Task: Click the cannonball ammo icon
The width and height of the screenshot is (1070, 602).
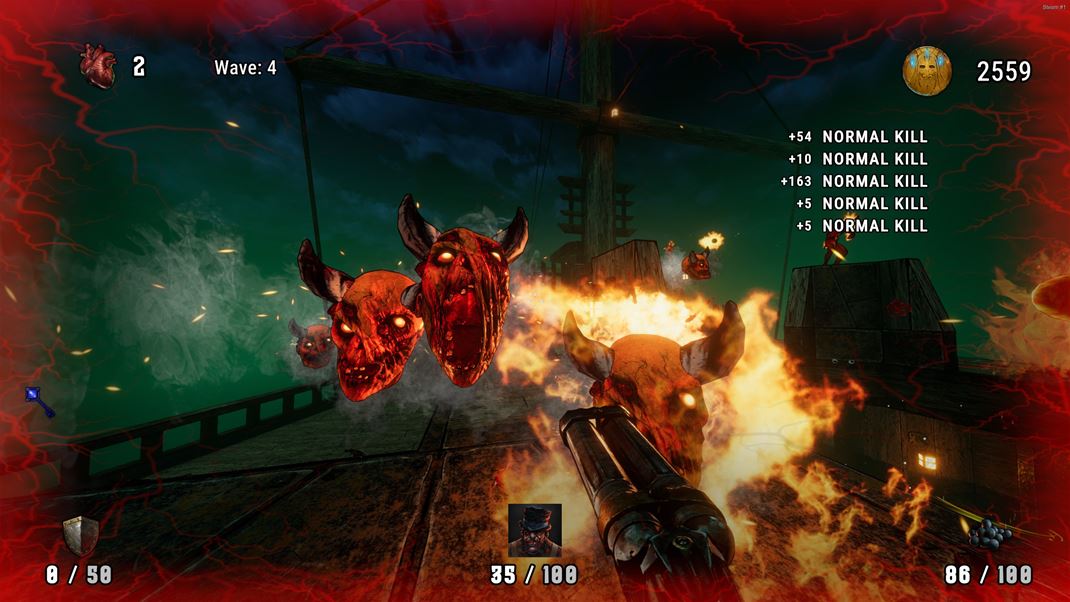Action: coord(989,534)
